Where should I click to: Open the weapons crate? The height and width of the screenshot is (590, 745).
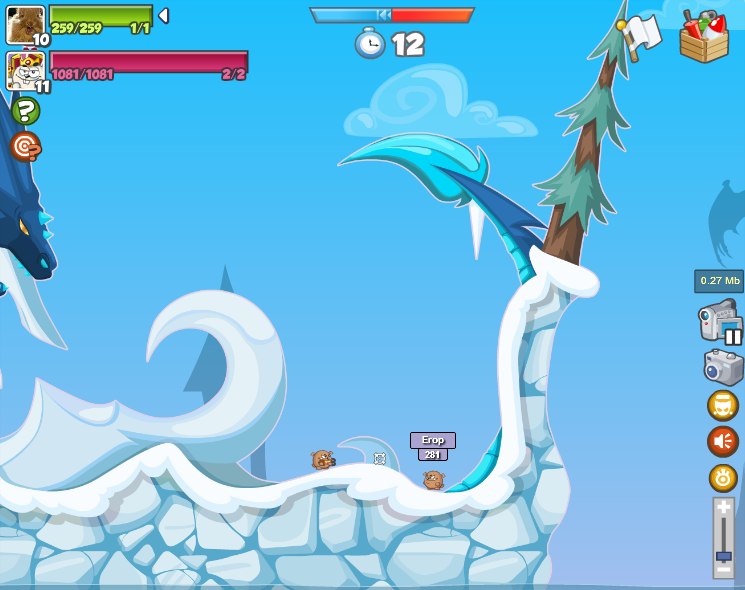[703, 37]
